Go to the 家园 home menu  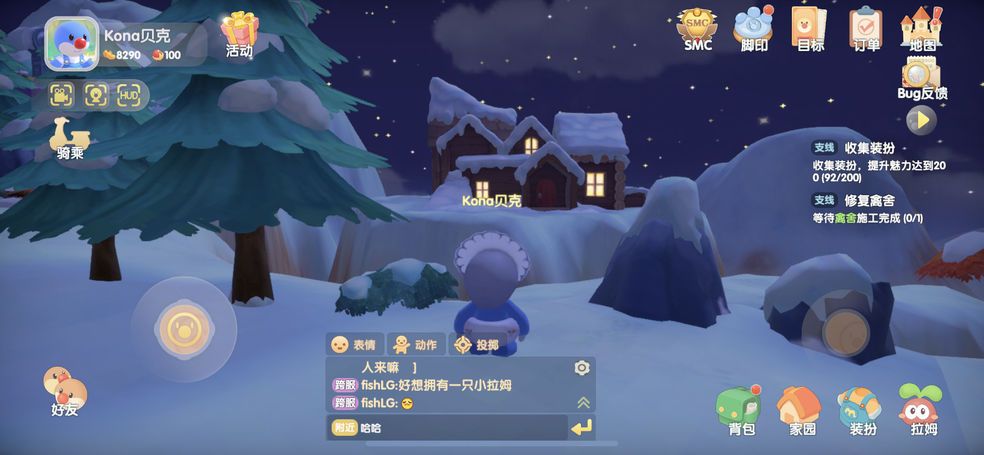801,411
